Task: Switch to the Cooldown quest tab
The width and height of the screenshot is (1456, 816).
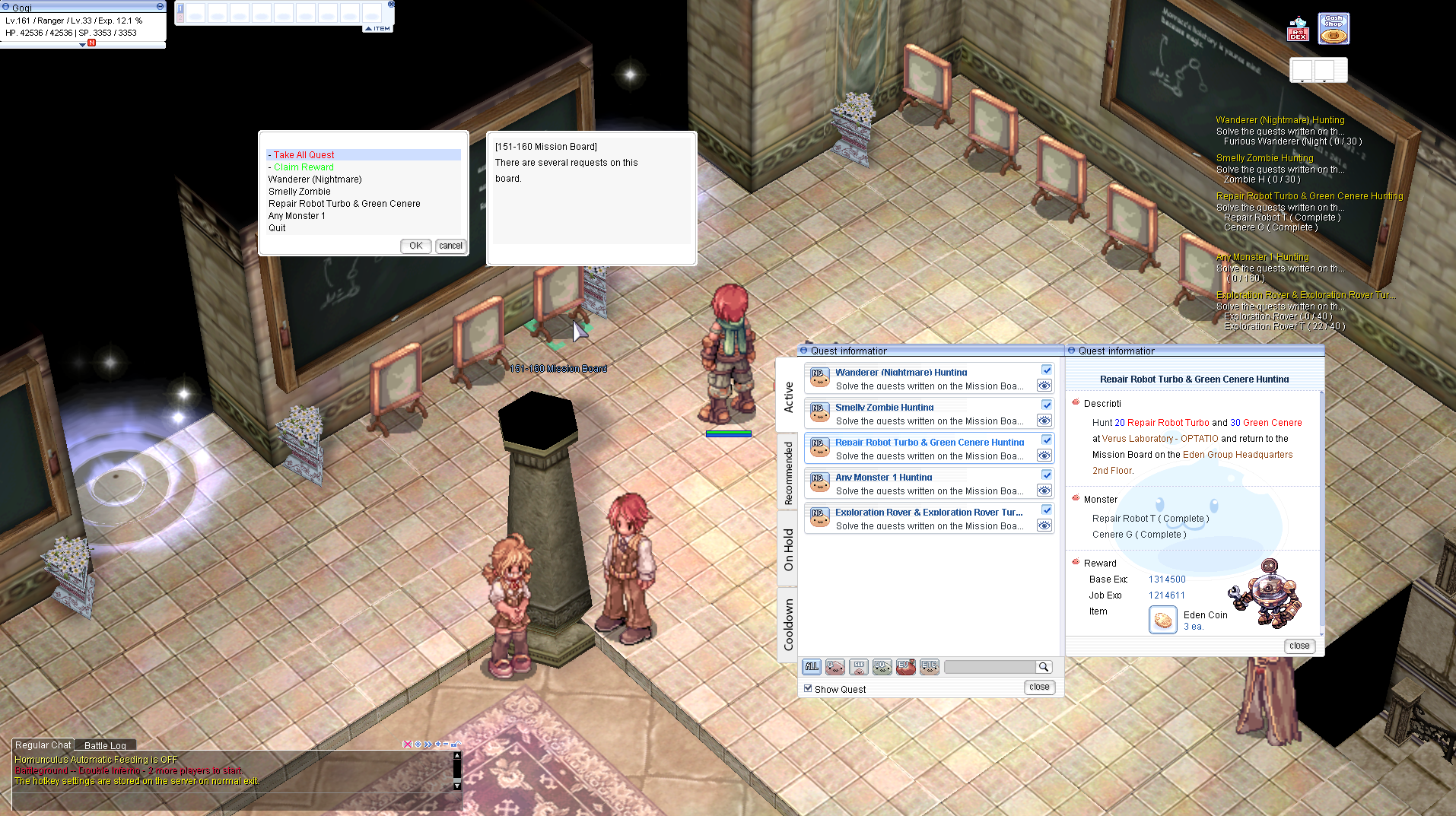Action: [x=788, y=624]
